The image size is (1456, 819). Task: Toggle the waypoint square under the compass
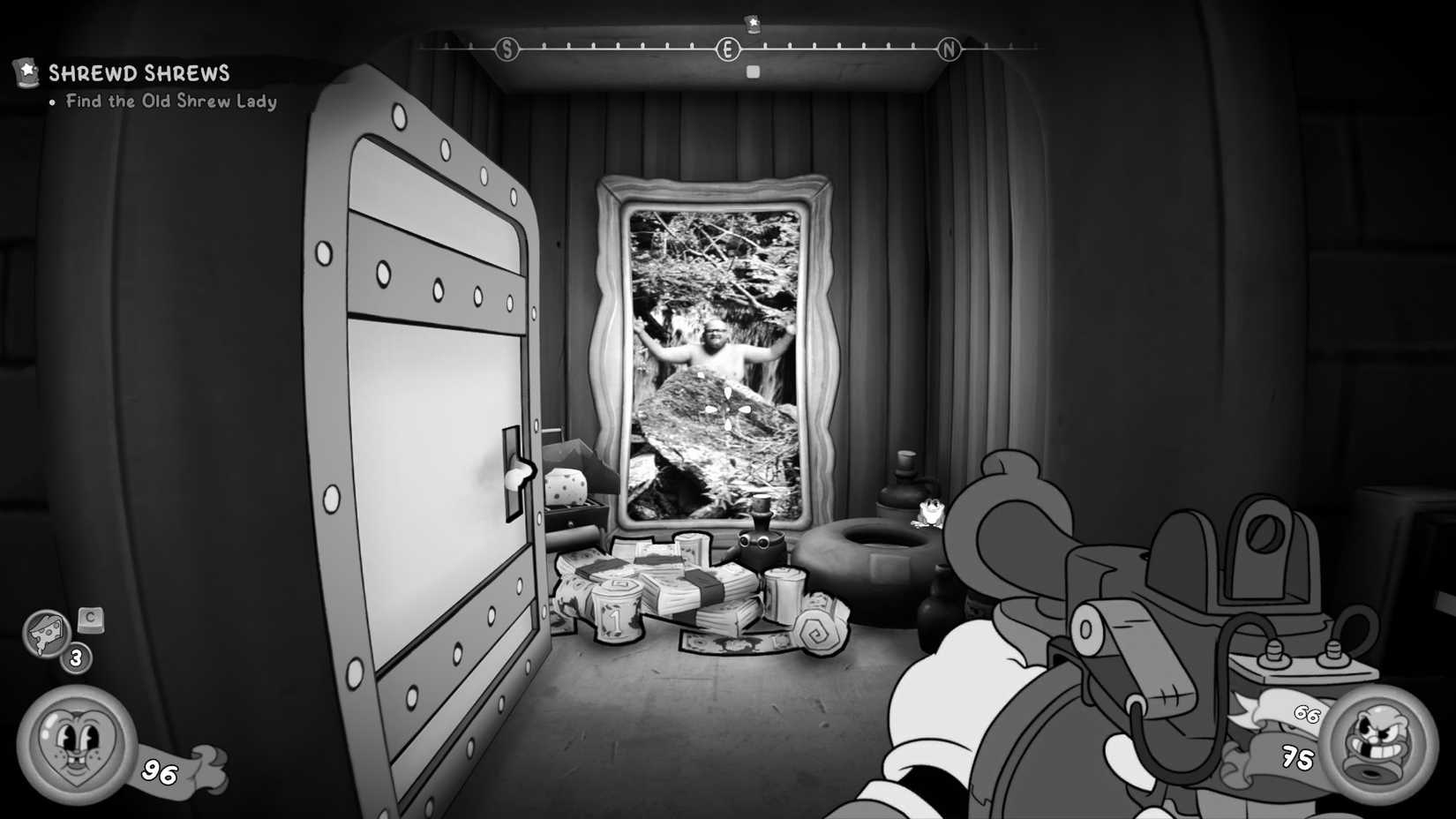pyautogui.click(x=752, y=71)
